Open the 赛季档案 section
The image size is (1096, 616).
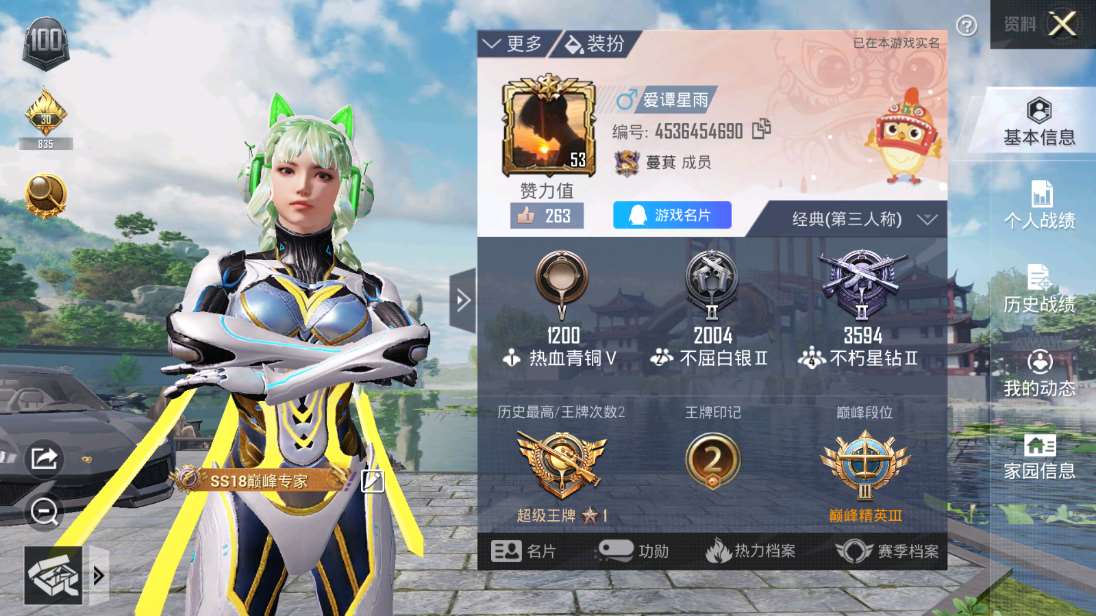point(888,551)
